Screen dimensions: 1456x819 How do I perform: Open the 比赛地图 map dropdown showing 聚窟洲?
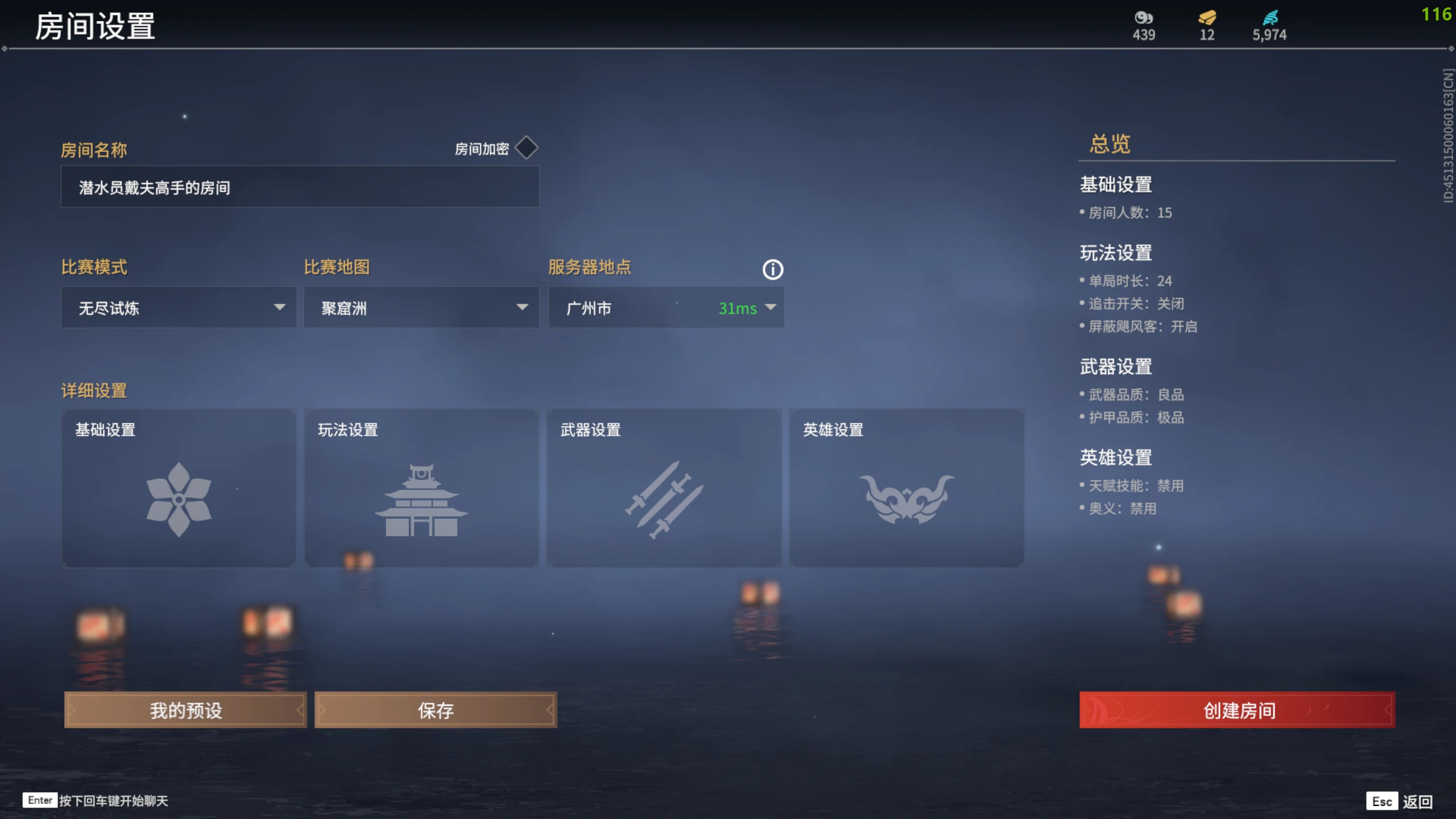(421, 307)
